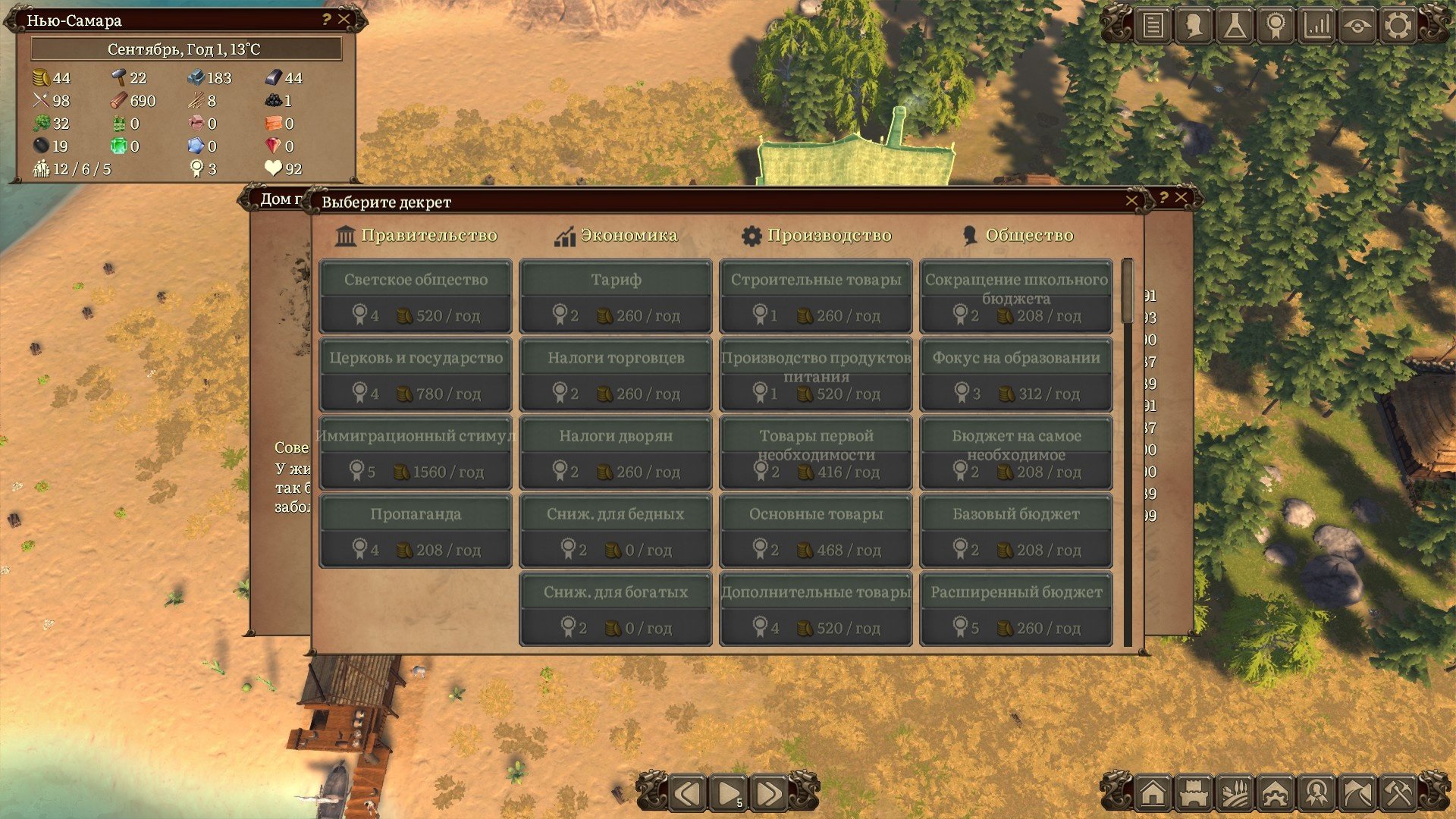This screenshot has width=1456, height=819.
Task: Choose the Светское общество decree
Action: click(416, 297)
